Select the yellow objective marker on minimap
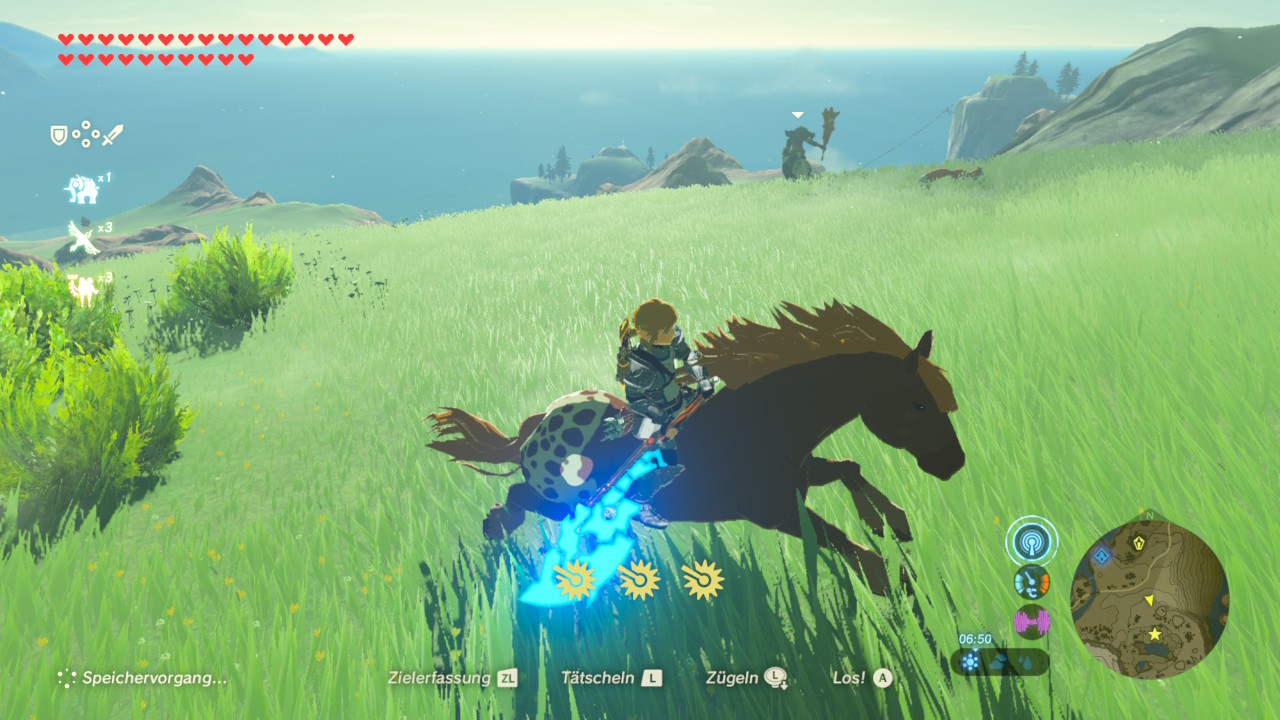 pos(1139,543)
